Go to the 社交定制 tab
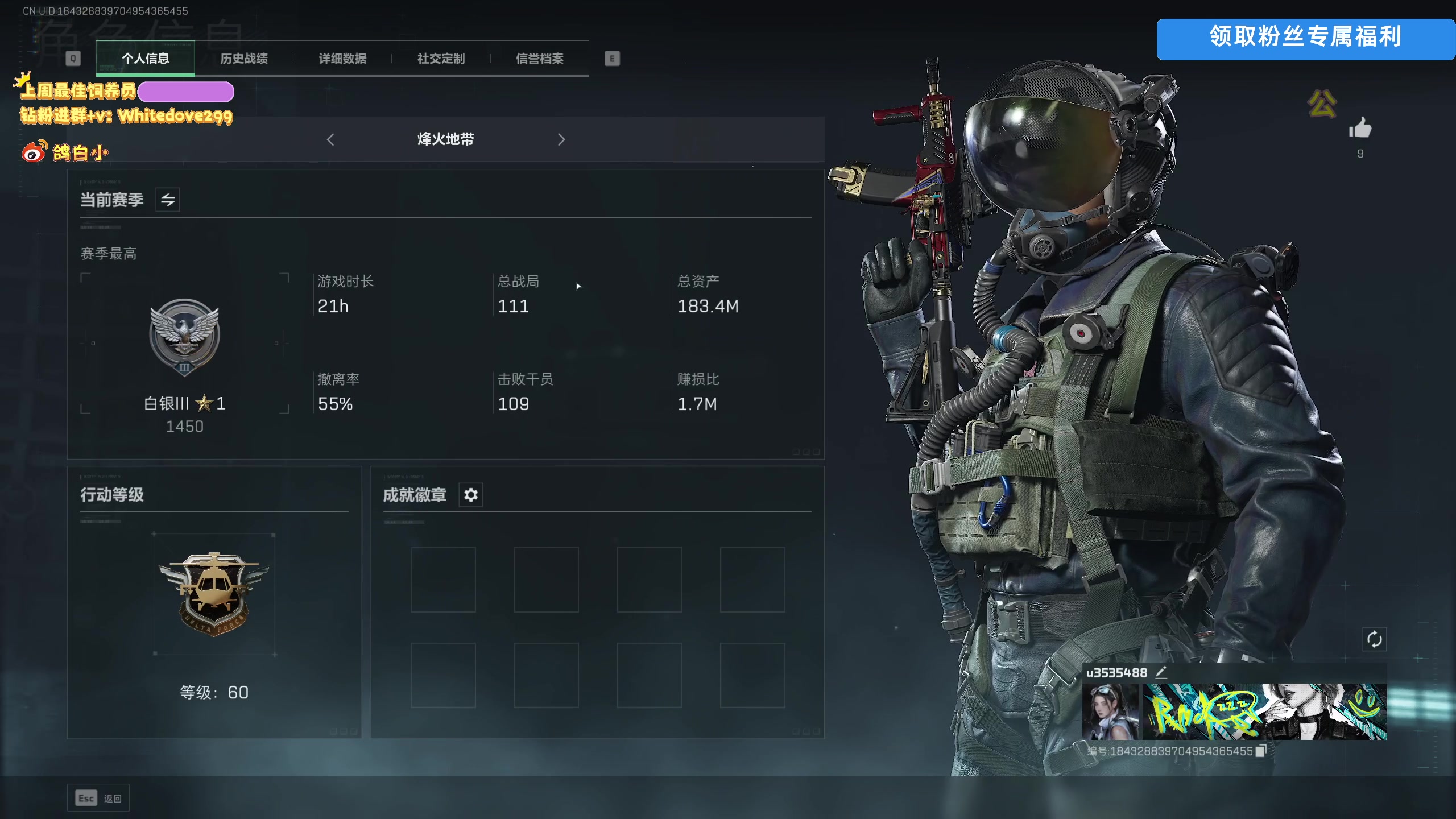Viewport: 1456px width, 819px height. (441, 59)
